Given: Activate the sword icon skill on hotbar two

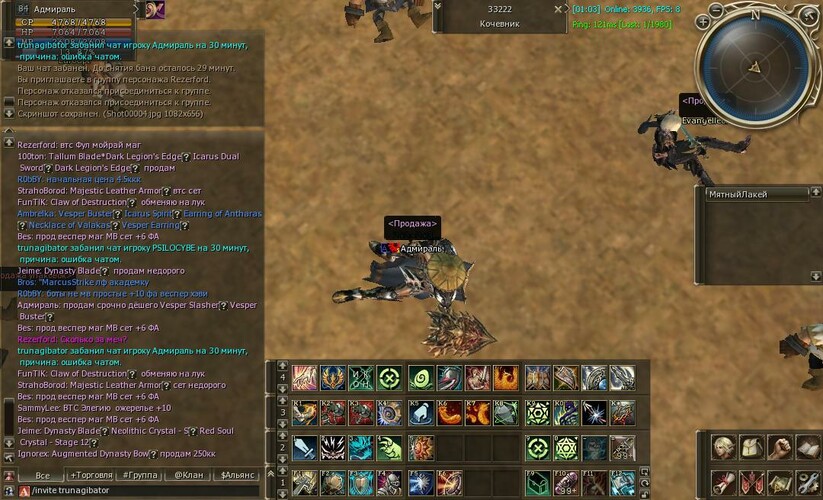Looking at the screenshot, I should [305, 448].
